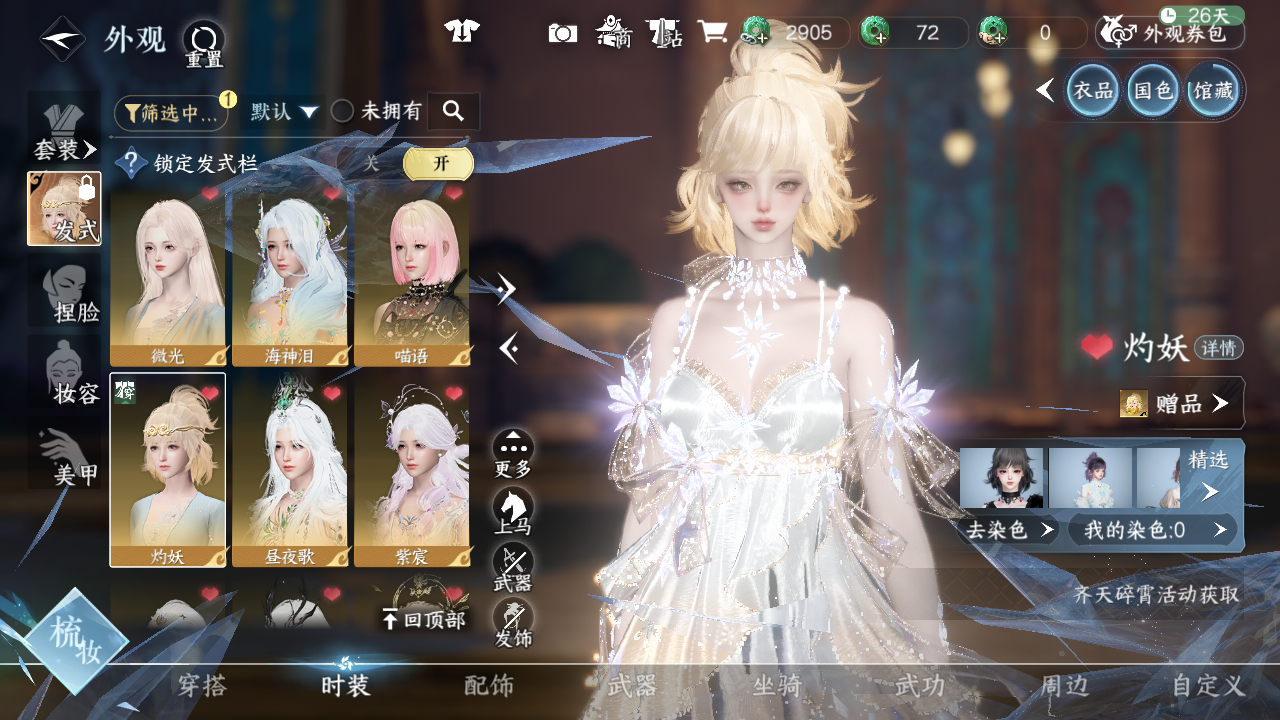Pick the pink 喵语 hairstyle
The width and height of the screenshot is (1280, 720).
coord(412,275)
